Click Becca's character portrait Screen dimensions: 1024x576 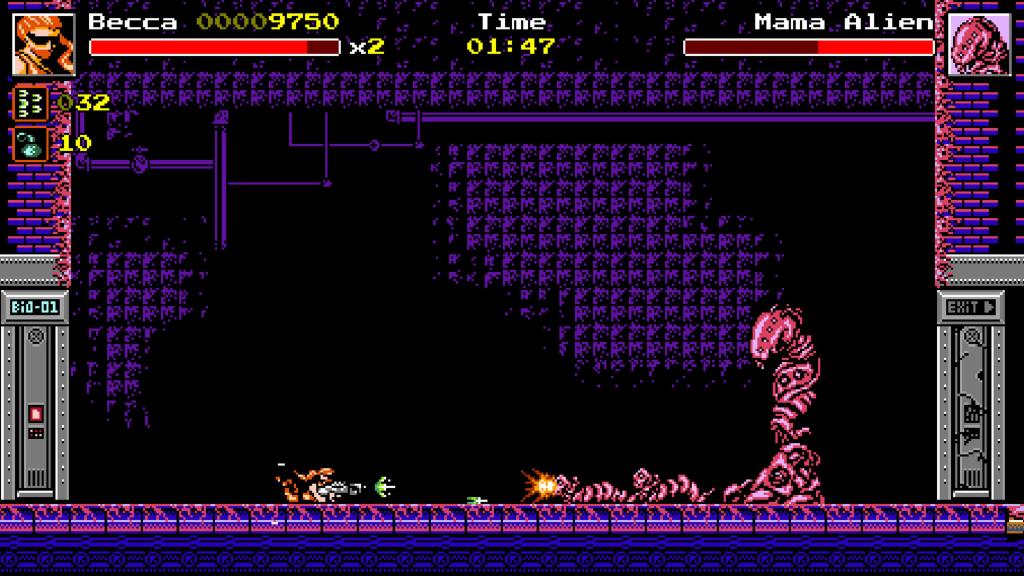click(43, 43)
